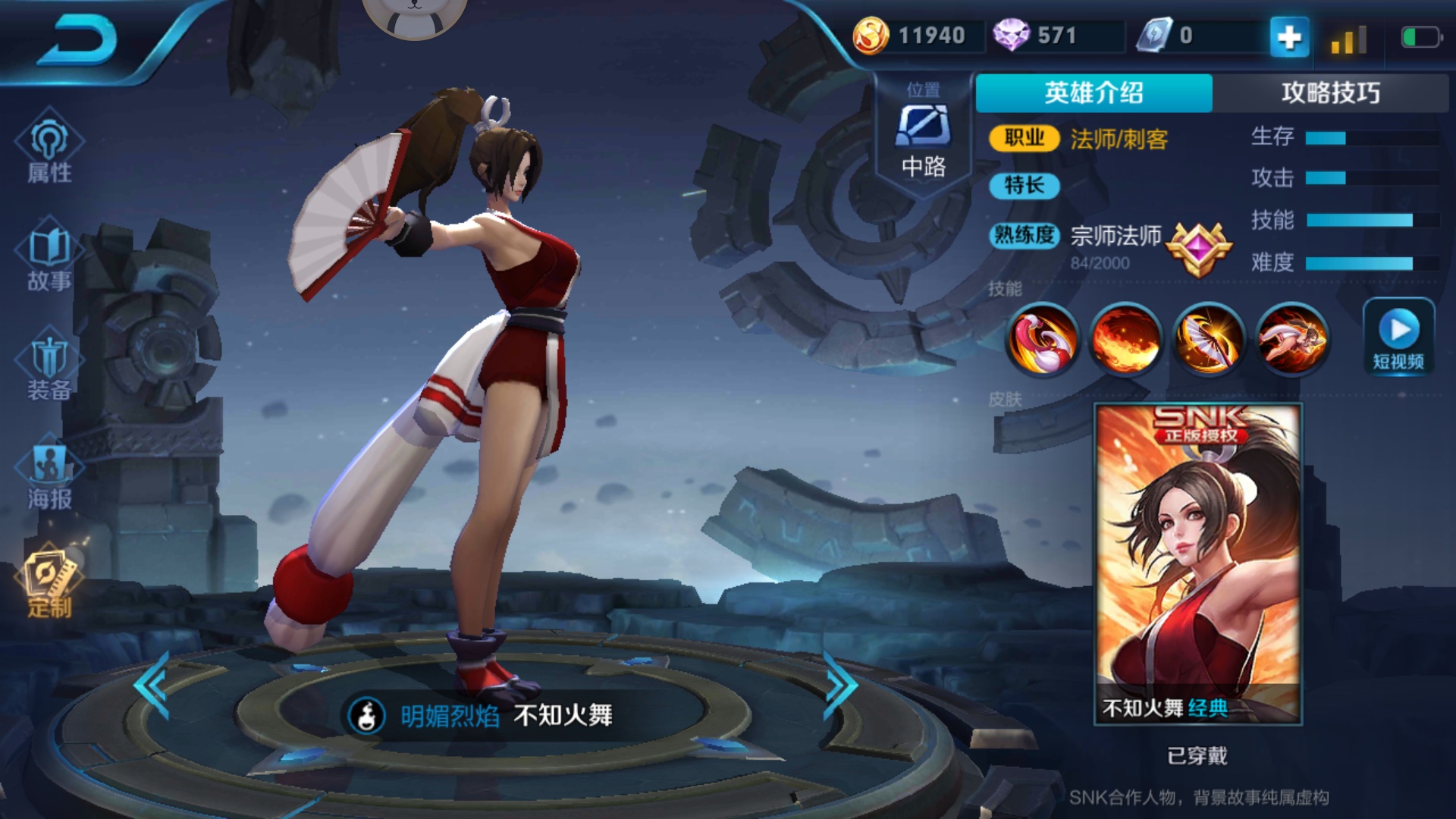
Task: Click the 难度 difficulty stat bar
Action: (1357, 265)
